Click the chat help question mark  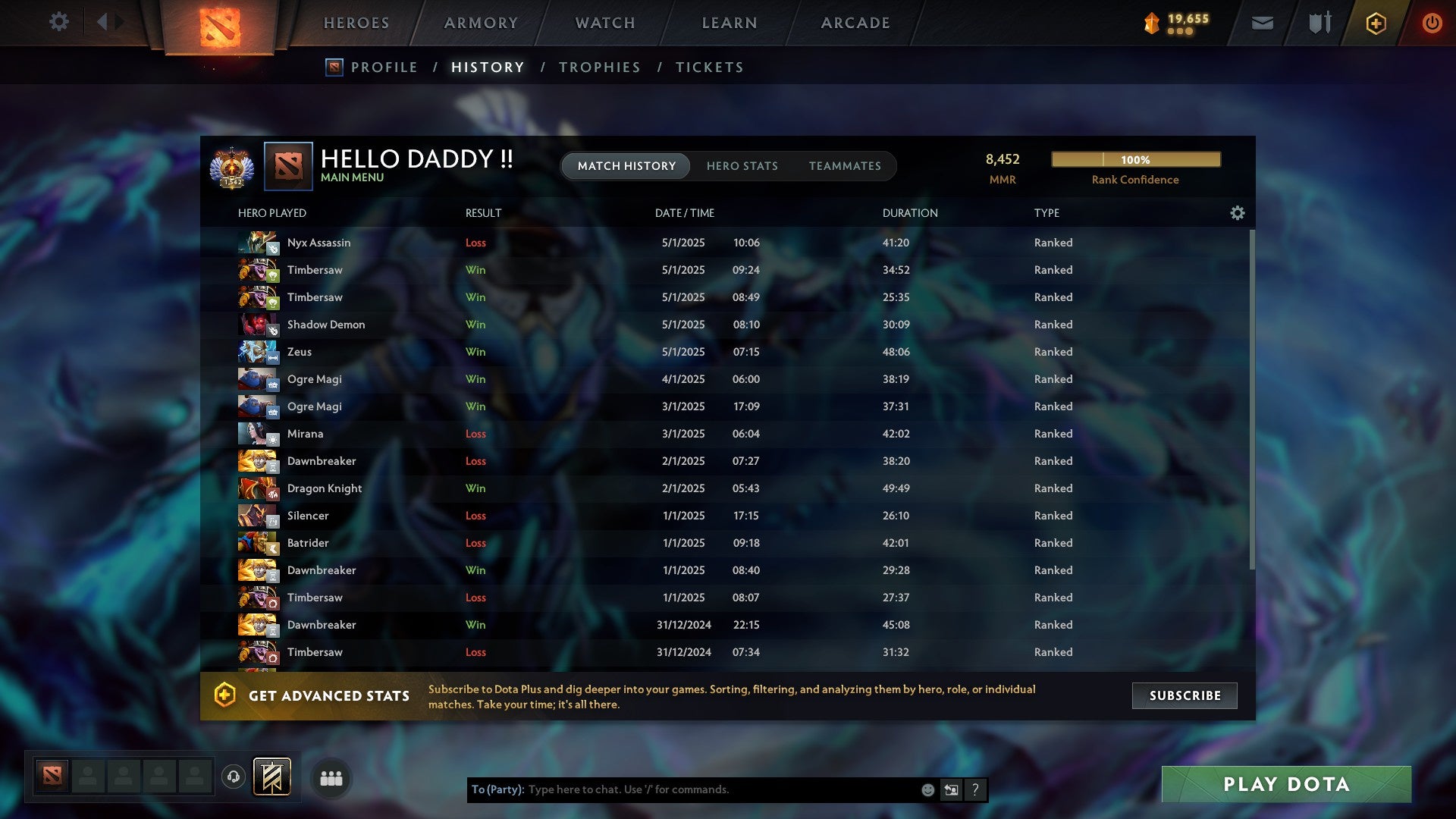pyautogui.click(x=975, y=789)
